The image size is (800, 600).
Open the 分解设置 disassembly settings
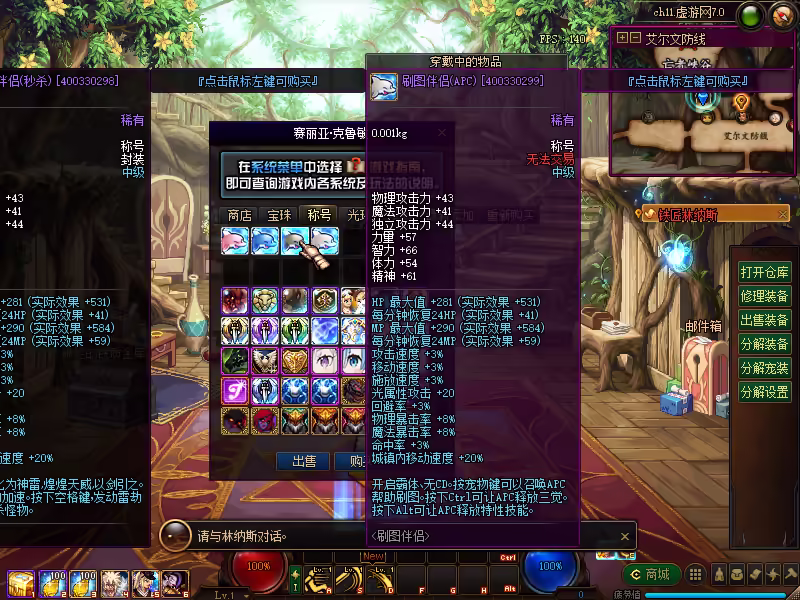(764, 392)
